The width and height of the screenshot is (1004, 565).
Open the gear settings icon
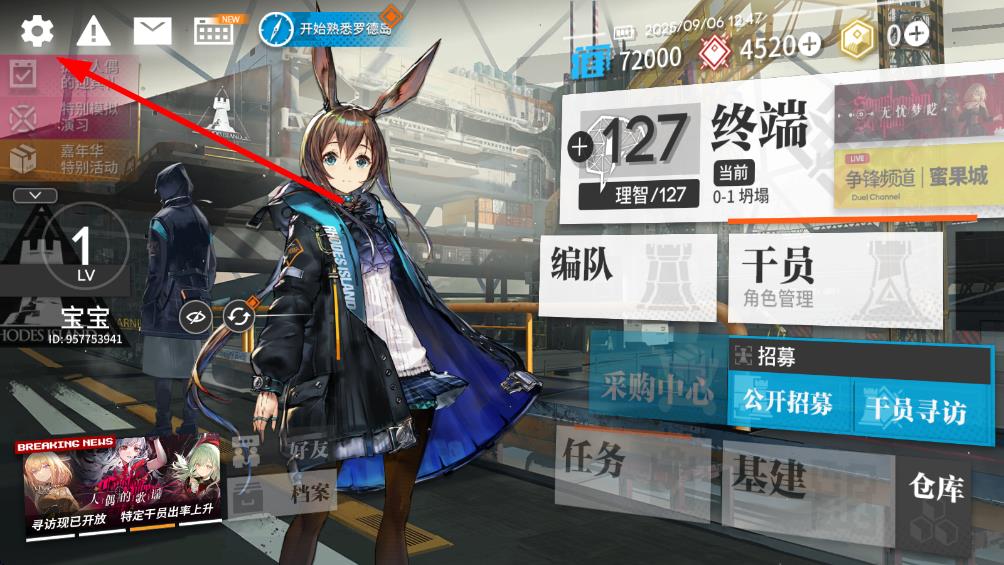[x=37, y=31]
